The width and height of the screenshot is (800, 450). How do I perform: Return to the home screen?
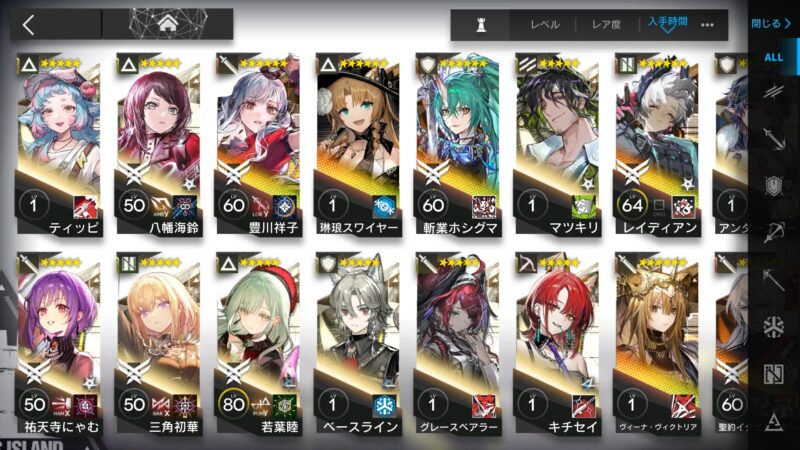[168, 24]
